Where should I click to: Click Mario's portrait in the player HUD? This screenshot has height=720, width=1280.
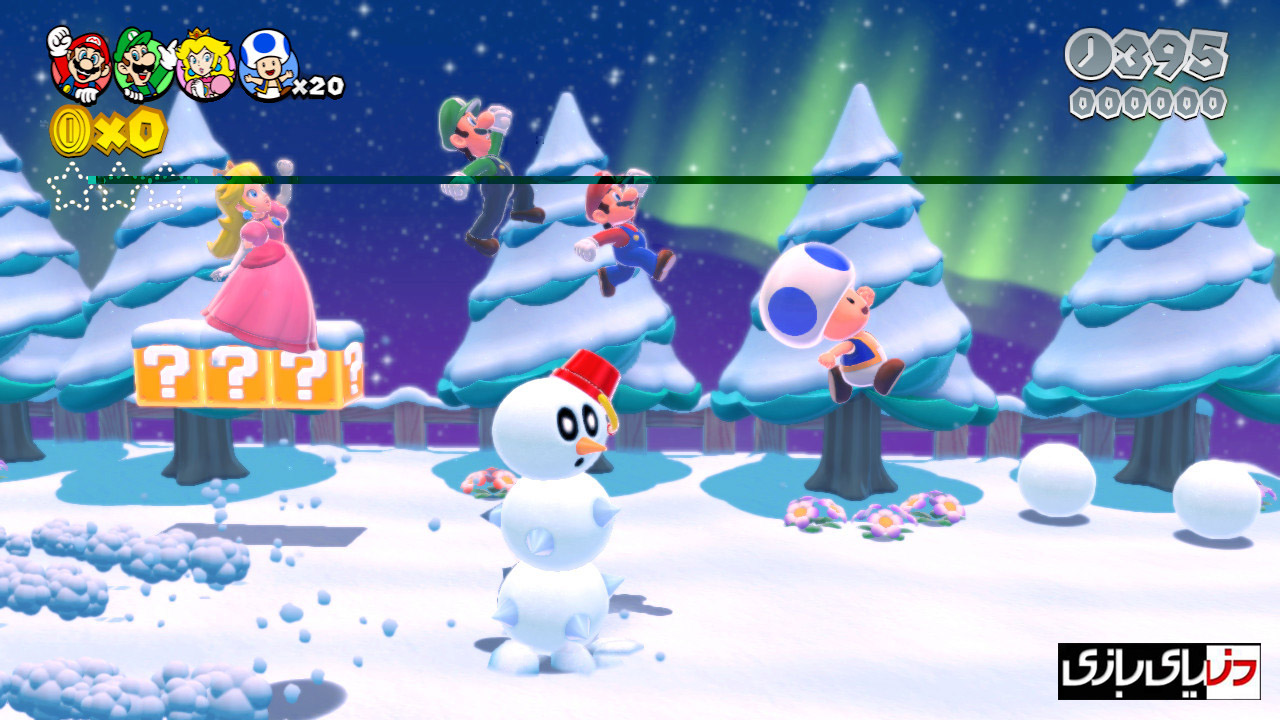tap(80, 65)
